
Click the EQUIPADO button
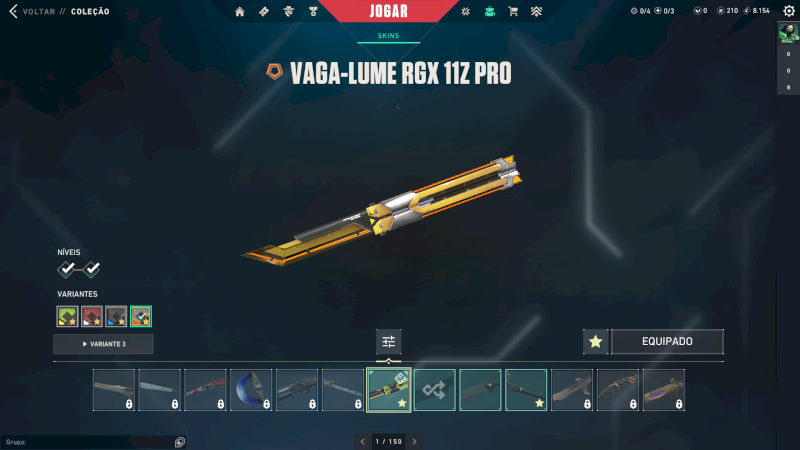click(x=667, y=342)
